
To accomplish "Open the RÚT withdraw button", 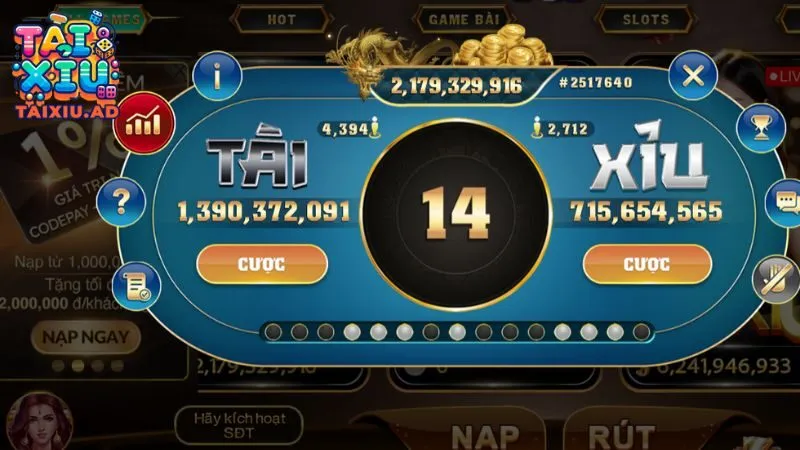I will (621, 436).
